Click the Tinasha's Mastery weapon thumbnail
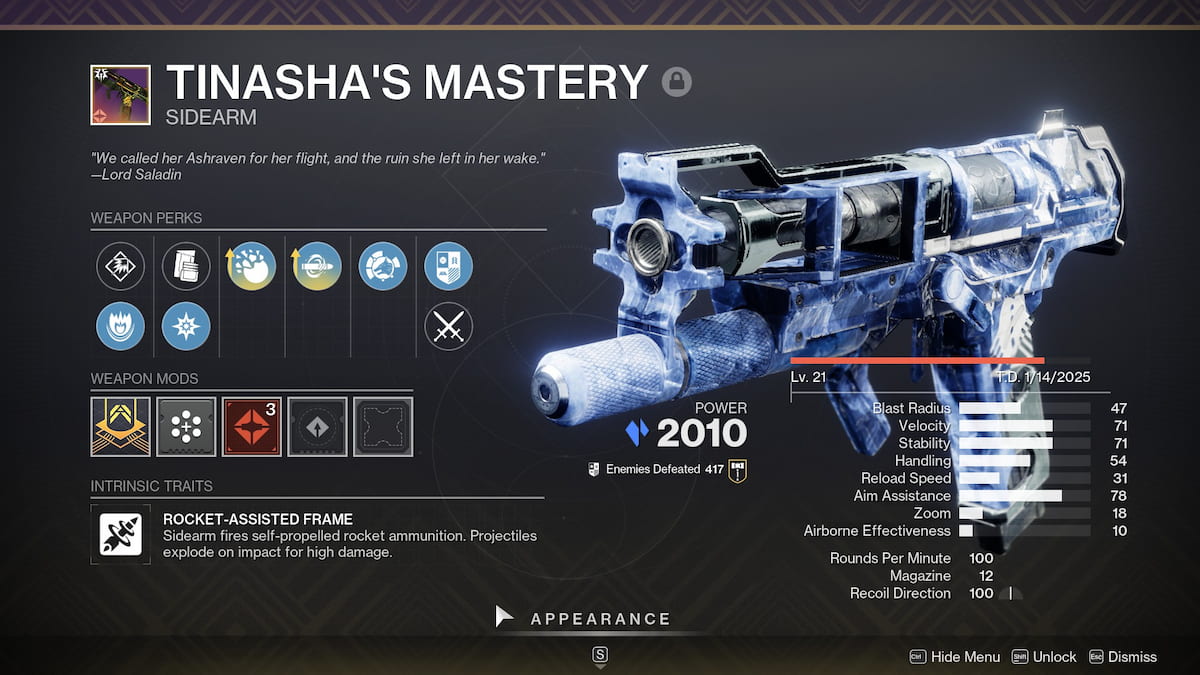Screen dimensions: 1200x675 click(x=121, y=95)
